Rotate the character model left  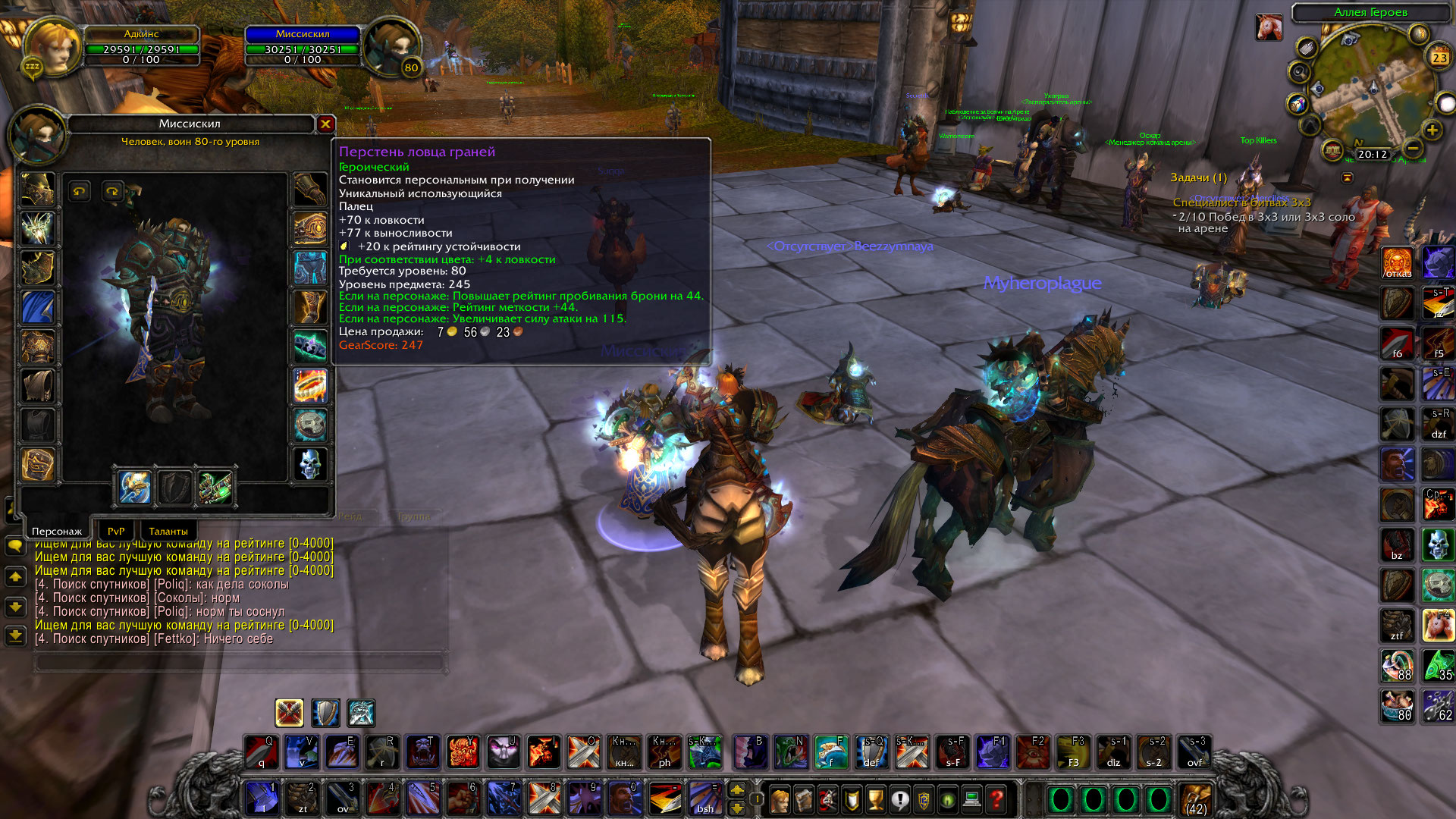pos(80,191)
